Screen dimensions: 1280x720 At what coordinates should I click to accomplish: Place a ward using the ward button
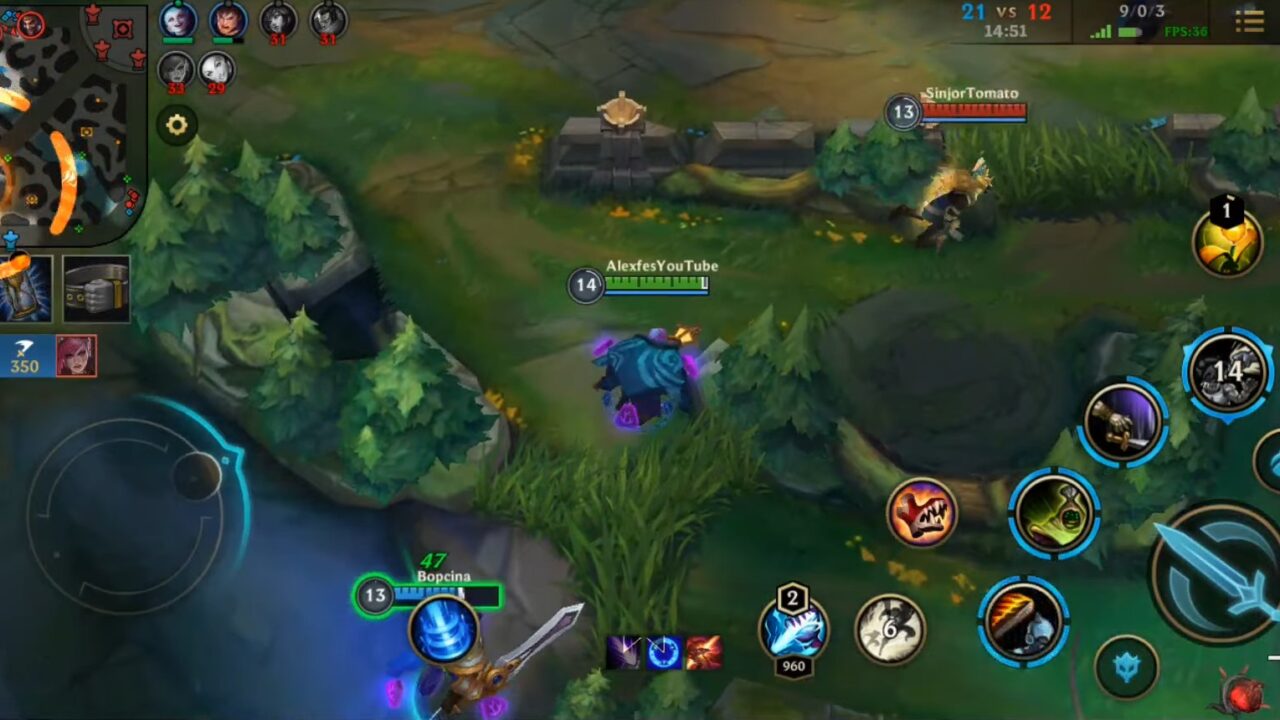coord(1228,240)
